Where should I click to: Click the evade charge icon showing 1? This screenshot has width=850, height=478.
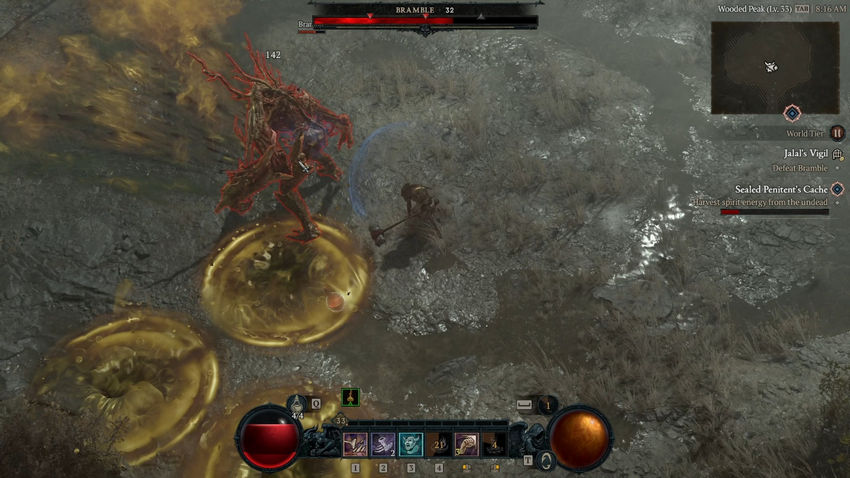pos(546,405)
